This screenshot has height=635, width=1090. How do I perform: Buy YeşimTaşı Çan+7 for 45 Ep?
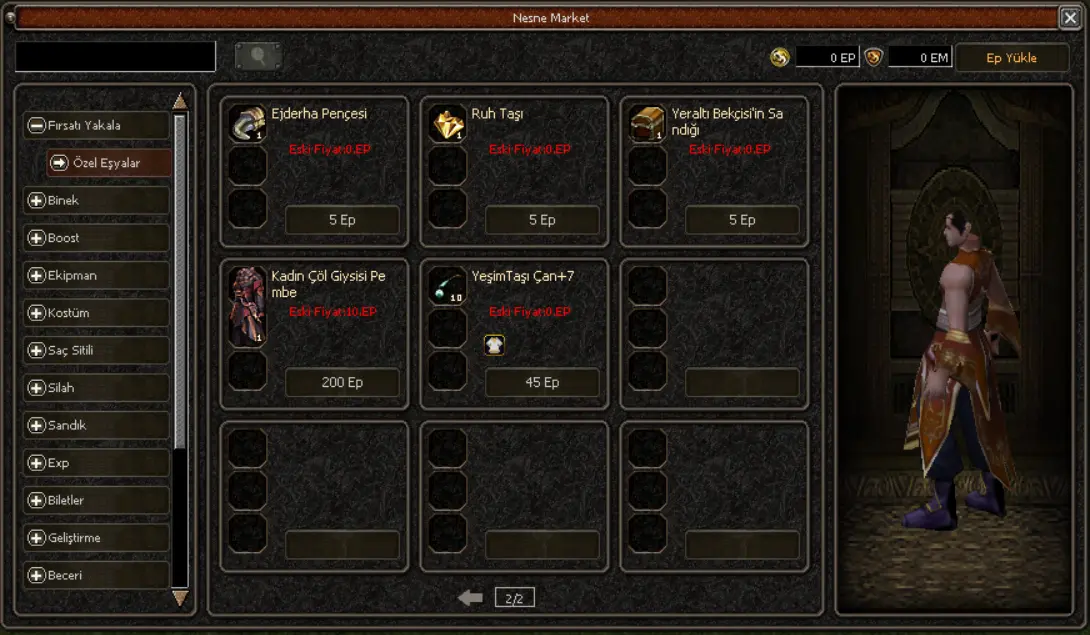pos(542,382)
